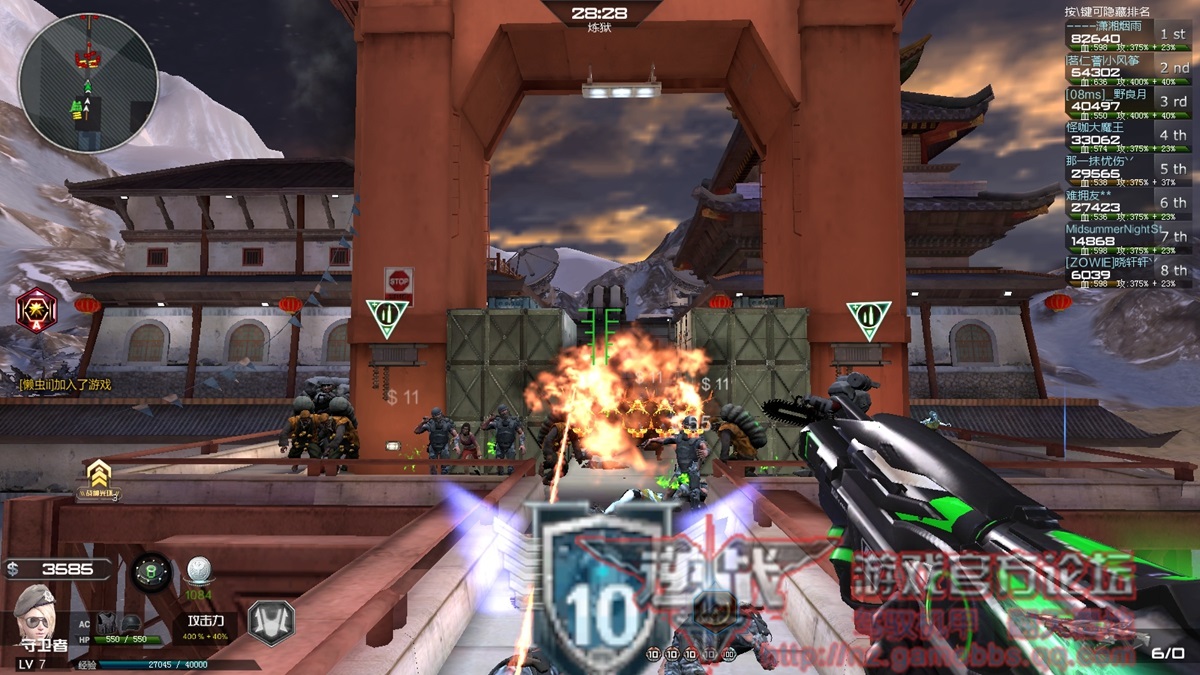Select [08ms]_野良月 in 3rd place
This screenshot has width=1200, height=675.
point(1127,102)
